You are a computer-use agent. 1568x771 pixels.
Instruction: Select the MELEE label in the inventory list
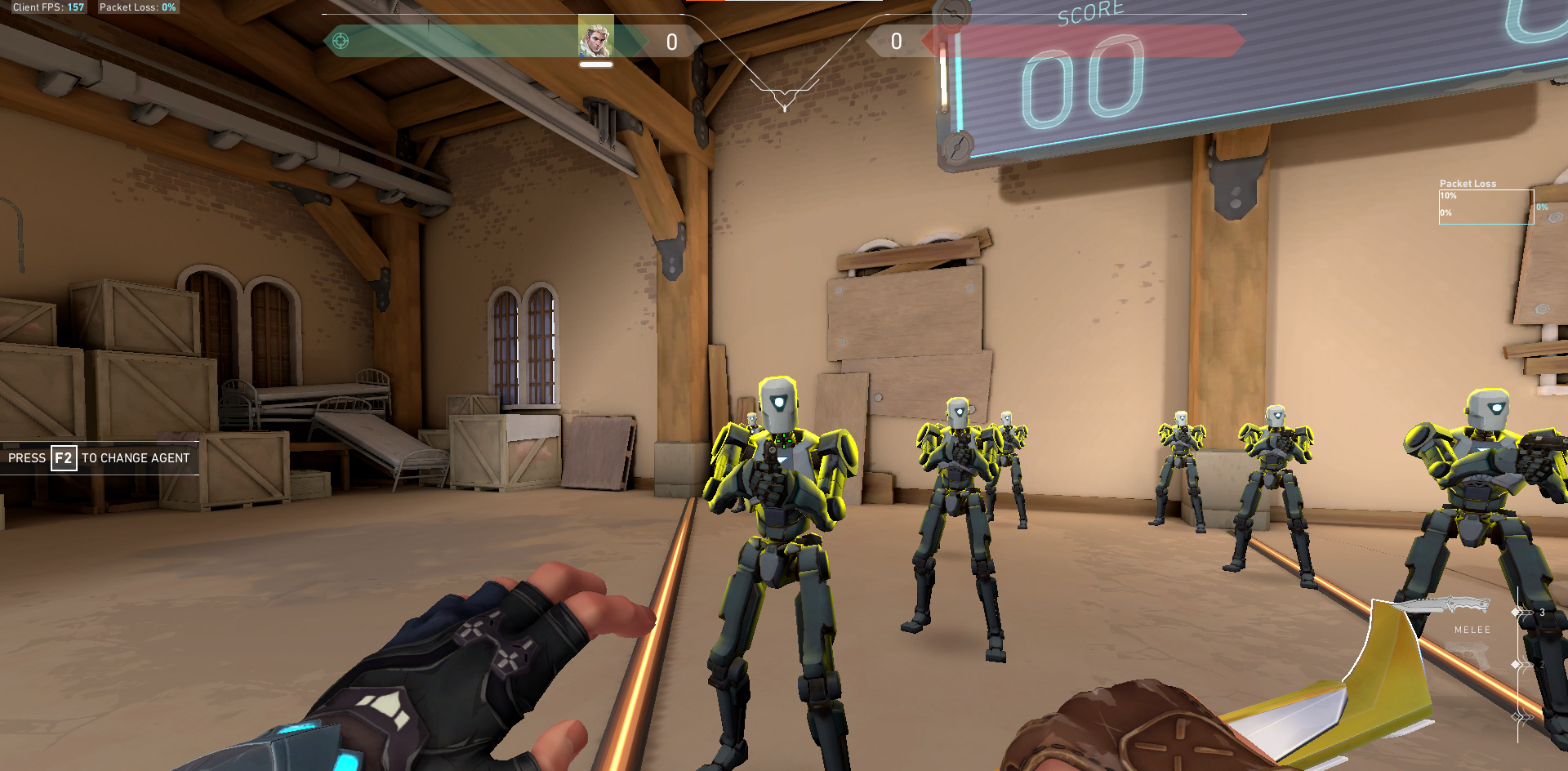click(x=1472, y=629)
